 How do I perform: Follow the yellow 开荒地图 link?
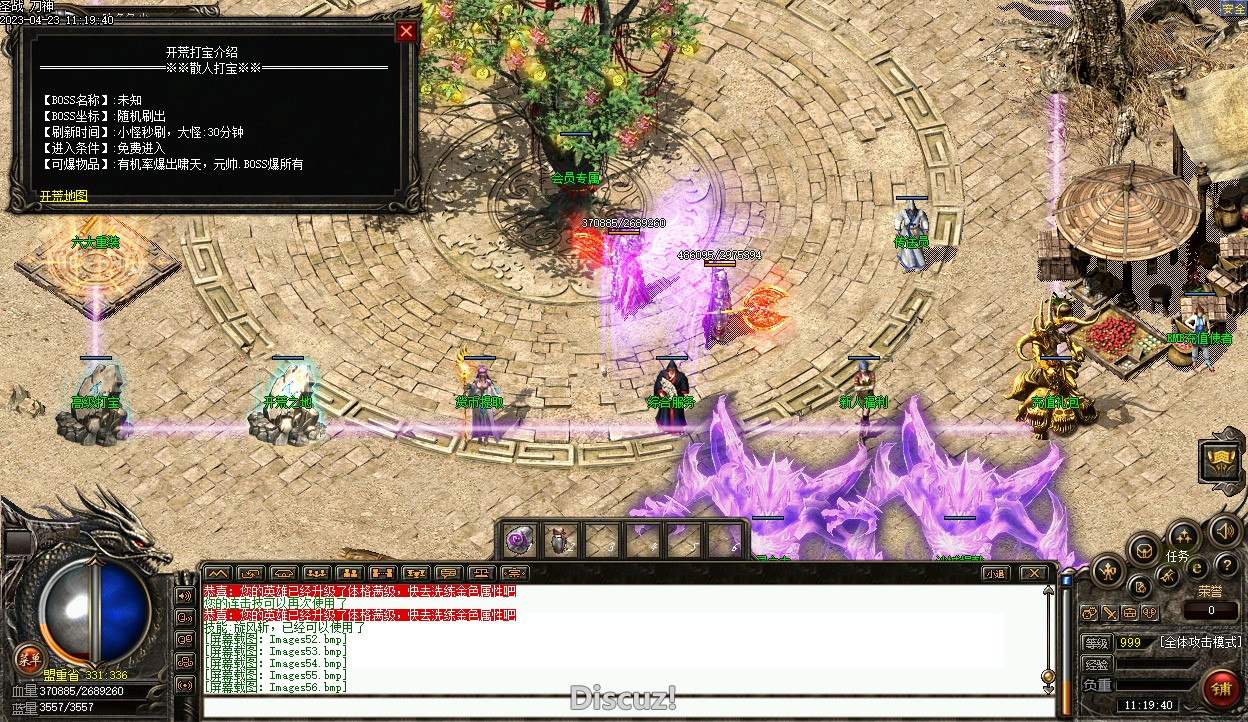[x=64, y=196]
